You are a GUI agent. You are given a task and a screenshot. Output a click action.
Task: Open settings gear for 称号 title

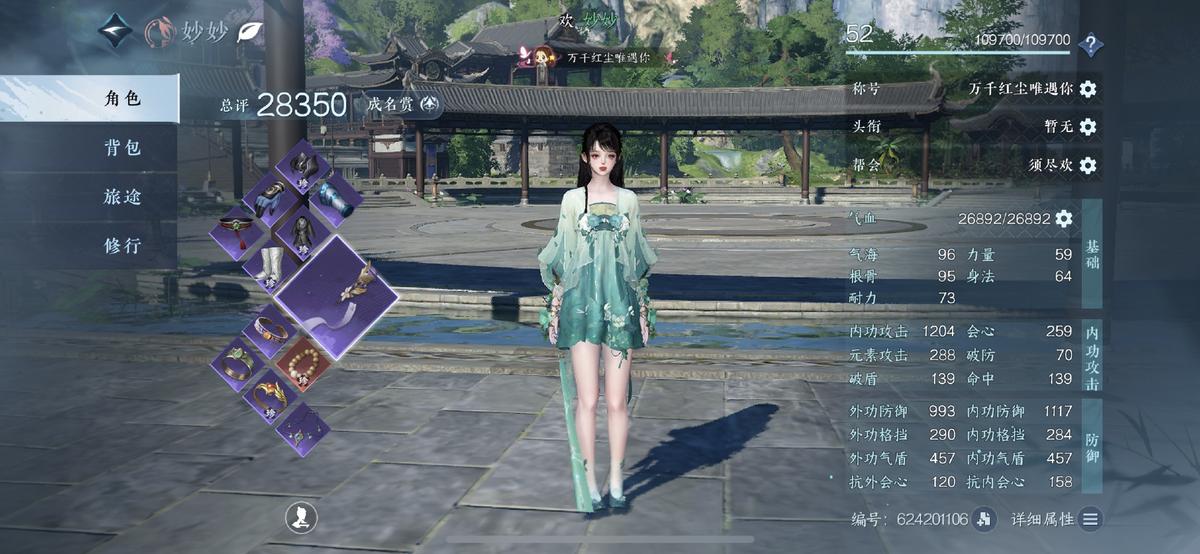tap(1088, 89)
